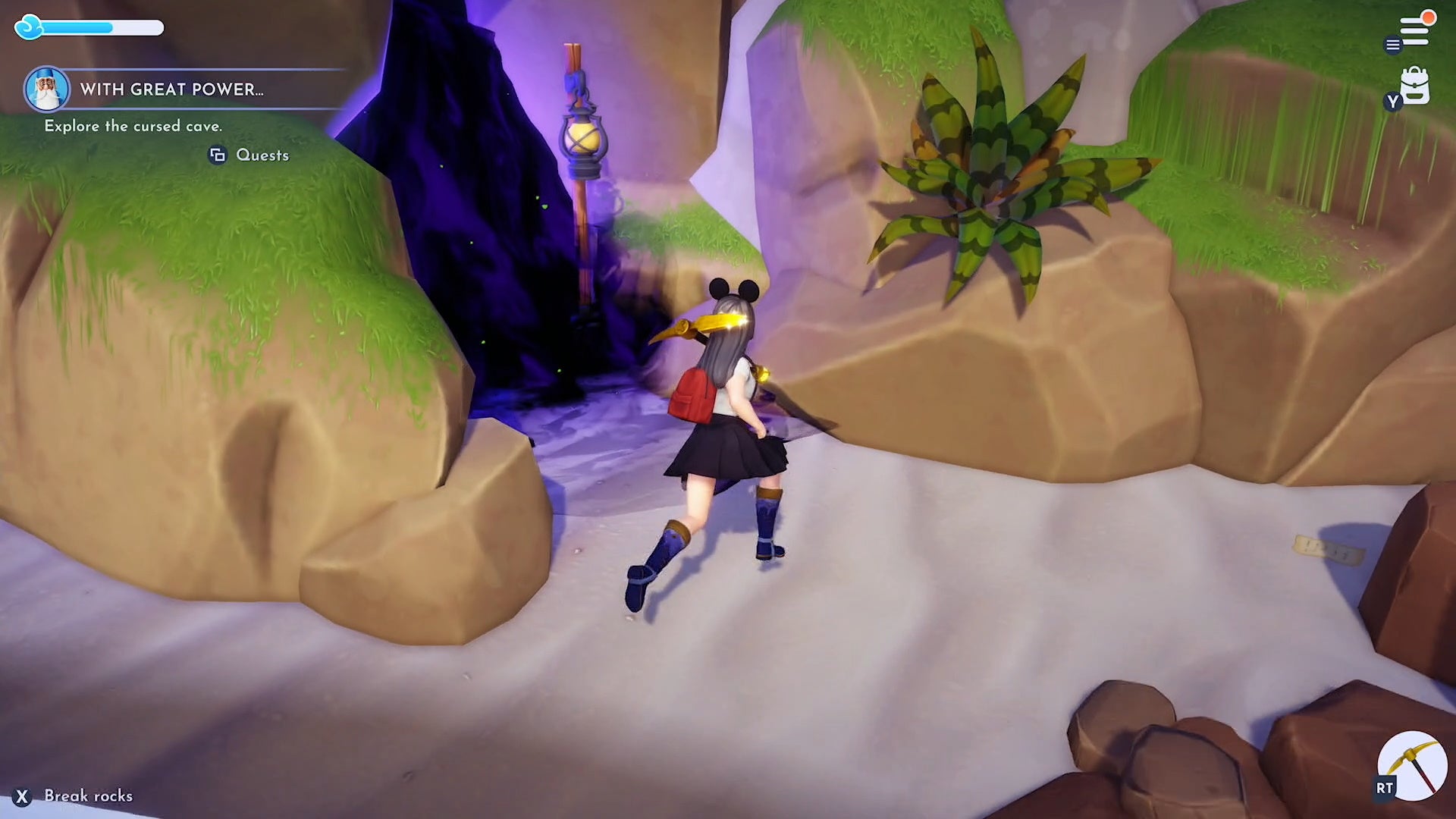Click the Quests window icon

coord(219,155)
